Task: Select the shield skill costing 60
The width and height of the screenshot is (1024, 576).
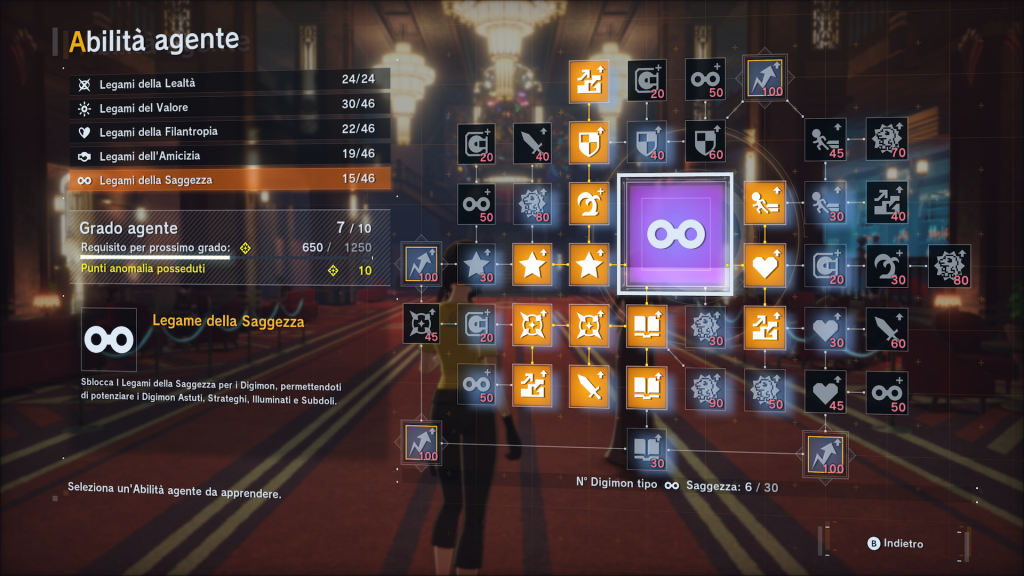Action: (x=707, y=141)
